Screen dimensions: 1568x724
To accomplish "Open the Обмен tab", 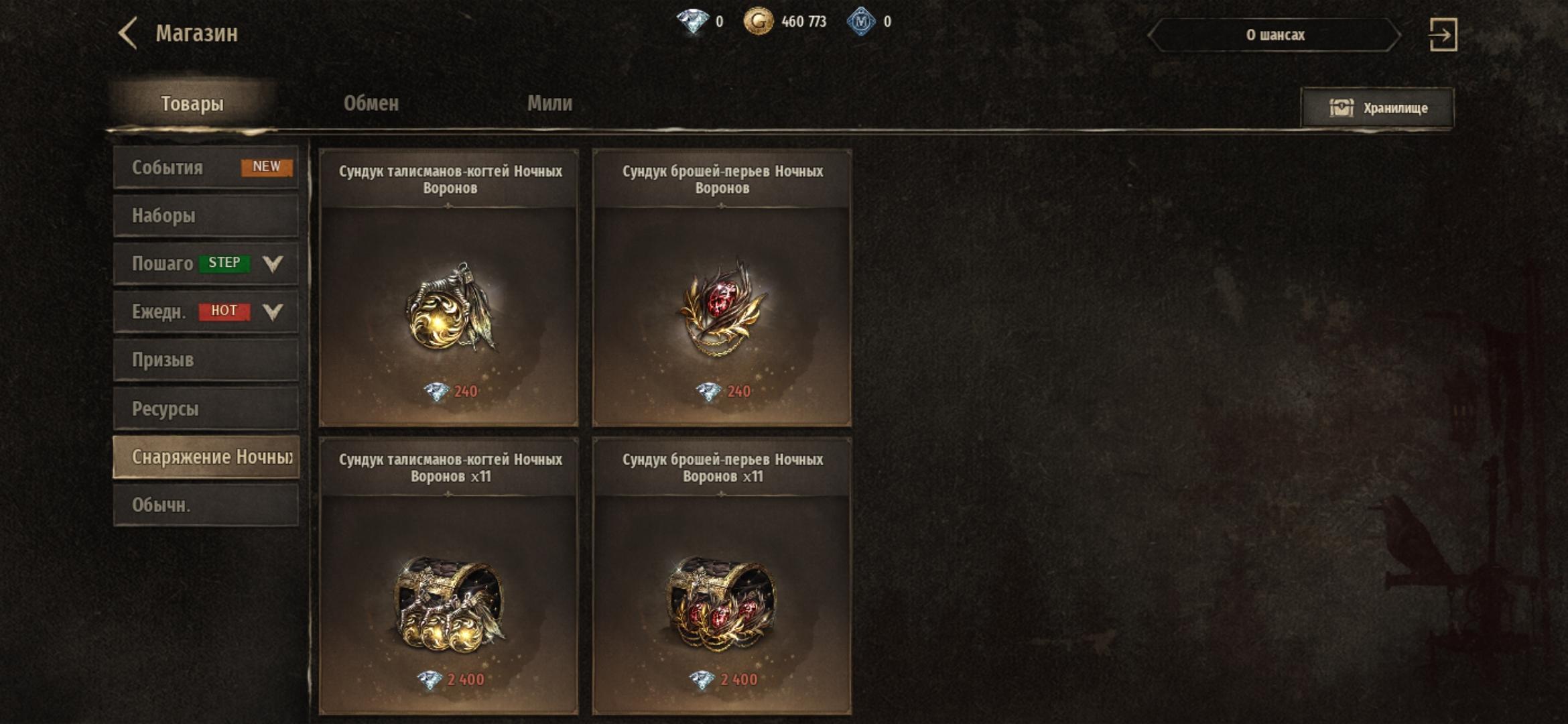I will 371,103.
